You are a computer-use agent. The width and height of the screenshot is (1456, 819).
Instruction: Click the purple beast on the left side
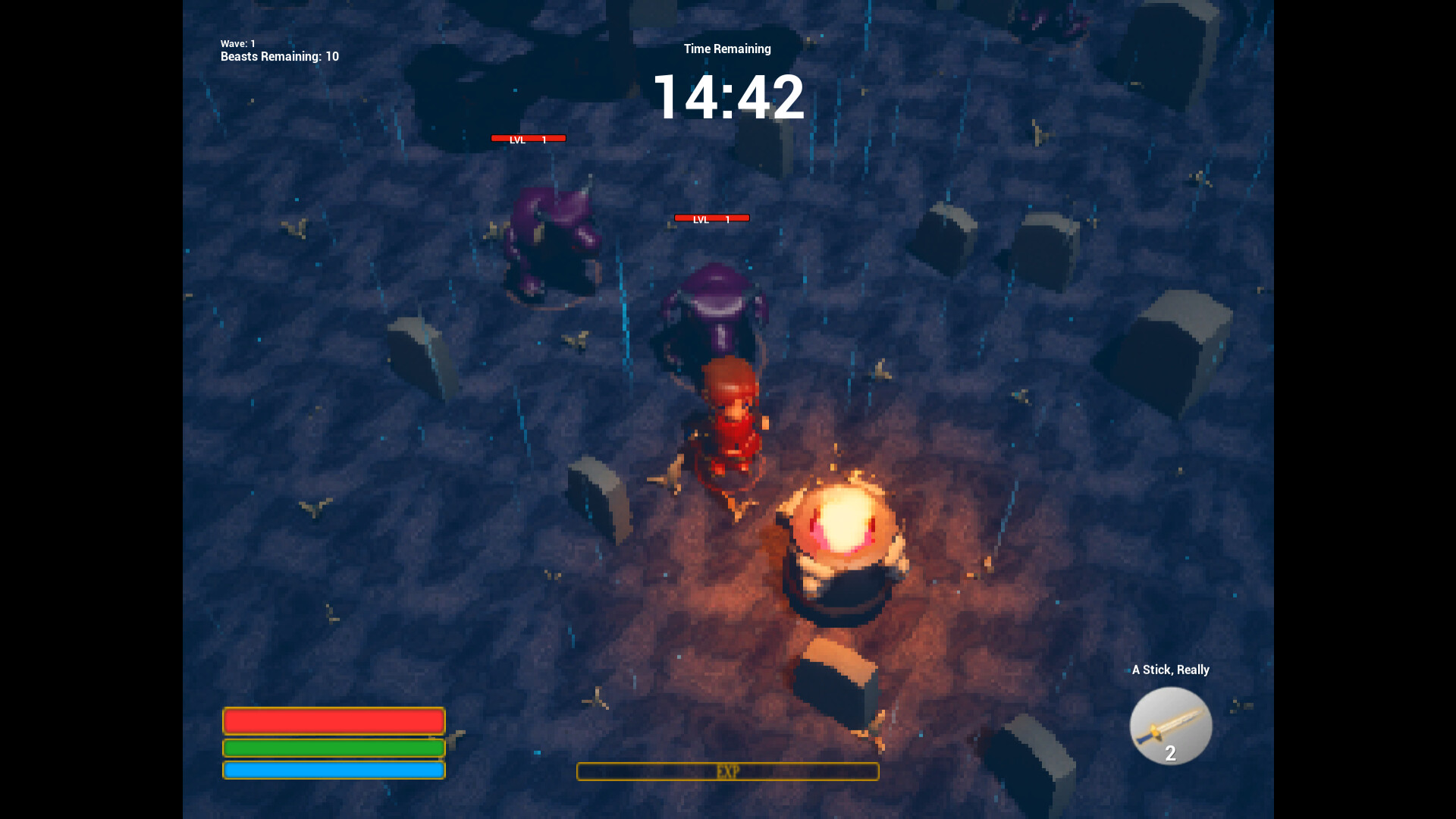pos(550,235)
